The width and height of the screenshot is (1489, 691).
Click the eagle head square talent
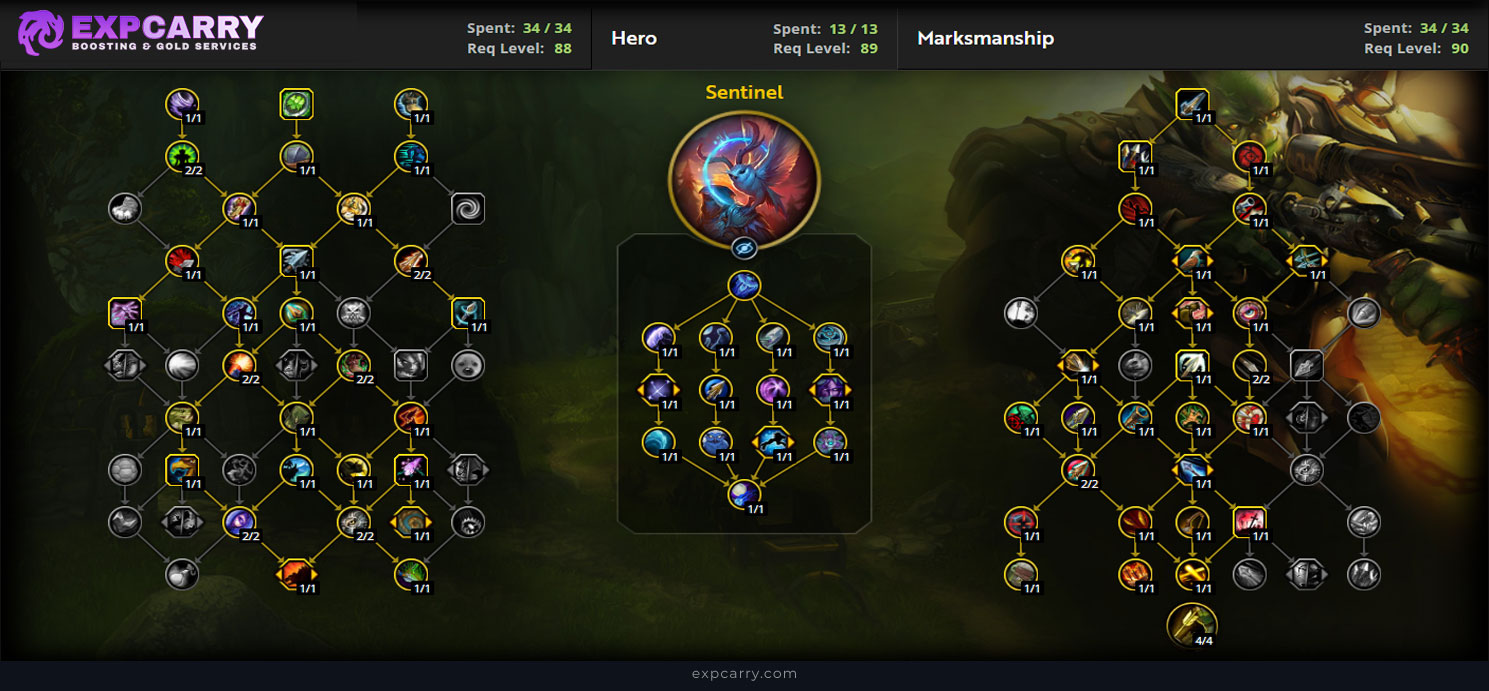click(182, 469)
